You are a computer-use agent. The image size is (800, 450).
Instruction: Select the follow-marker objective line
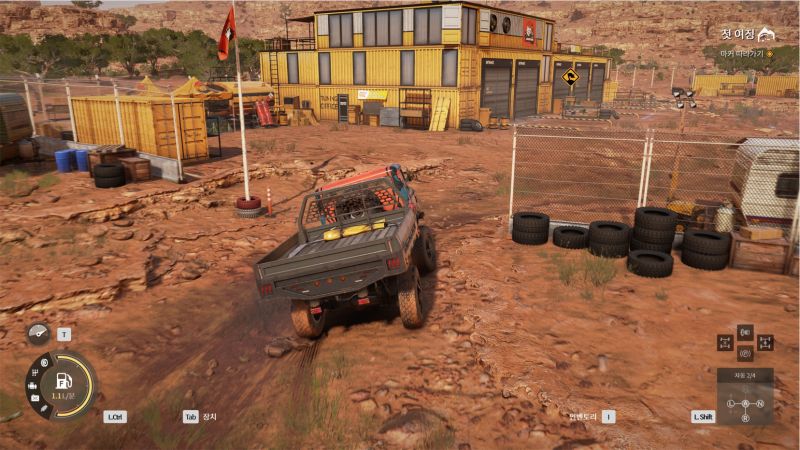(x=740, y=52)
